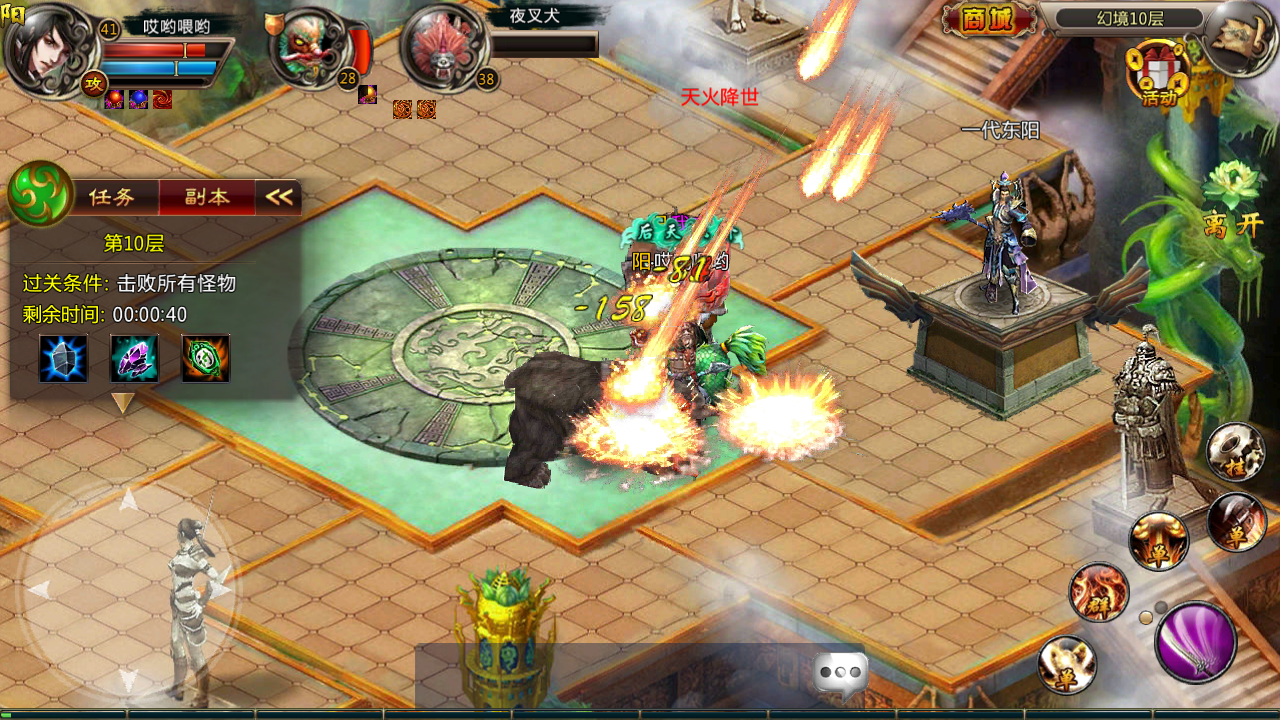Toggle the 挂 auto-battle button
Viewport: 1280px width, 720px height.
coord(1235,451)
